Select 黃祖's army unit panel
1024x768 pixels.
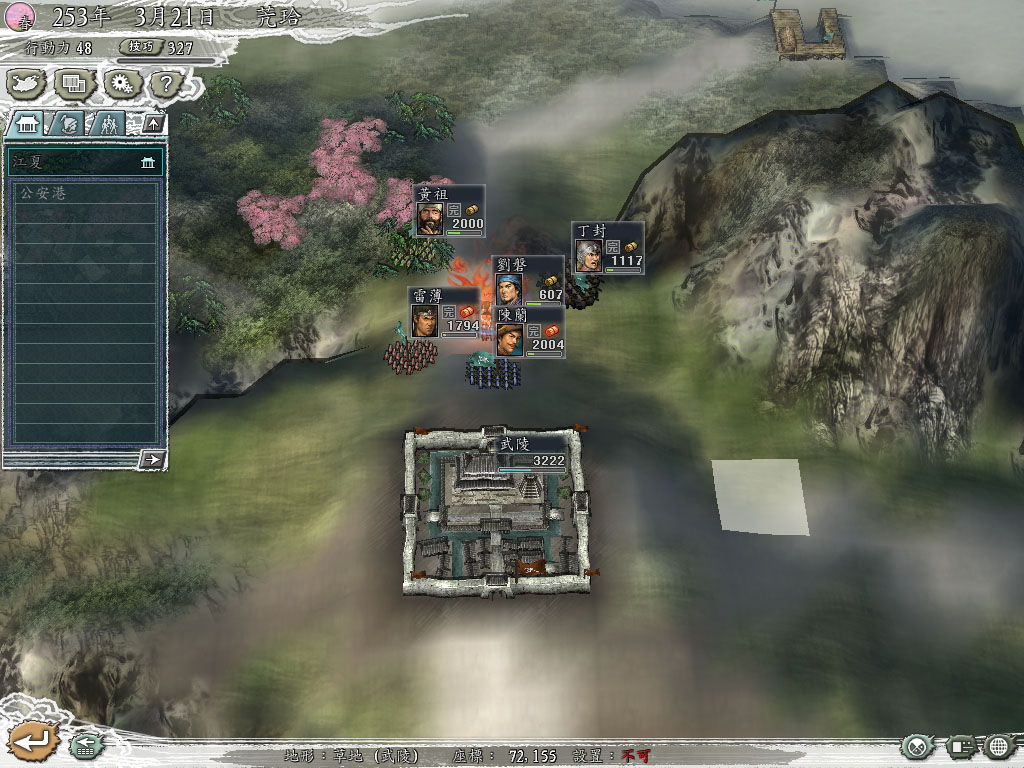[450, 211]
